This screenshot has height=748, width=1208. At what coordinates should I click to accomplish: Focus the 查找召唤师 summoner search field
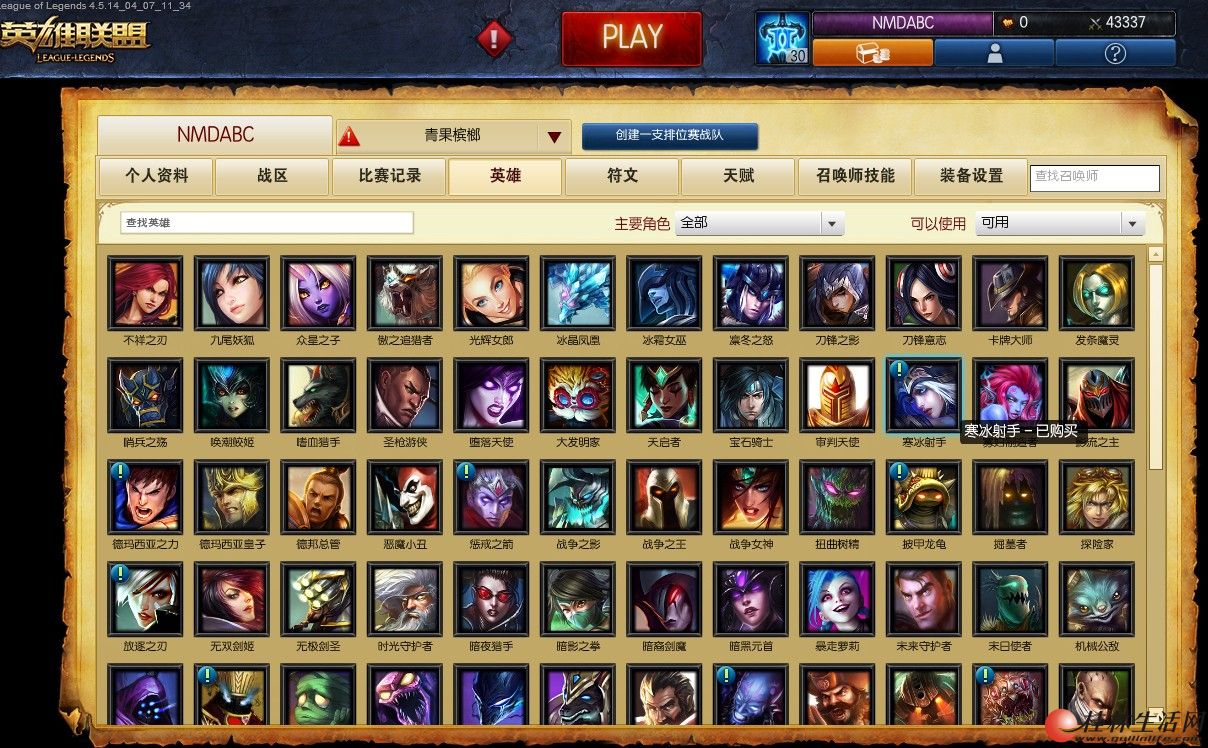(x=1094, y=177)
